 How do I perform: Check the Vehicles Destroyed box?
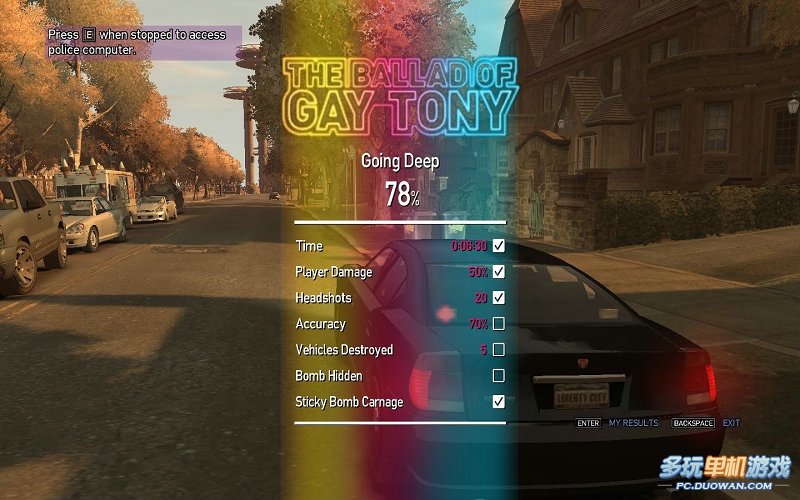coord(499,349)
